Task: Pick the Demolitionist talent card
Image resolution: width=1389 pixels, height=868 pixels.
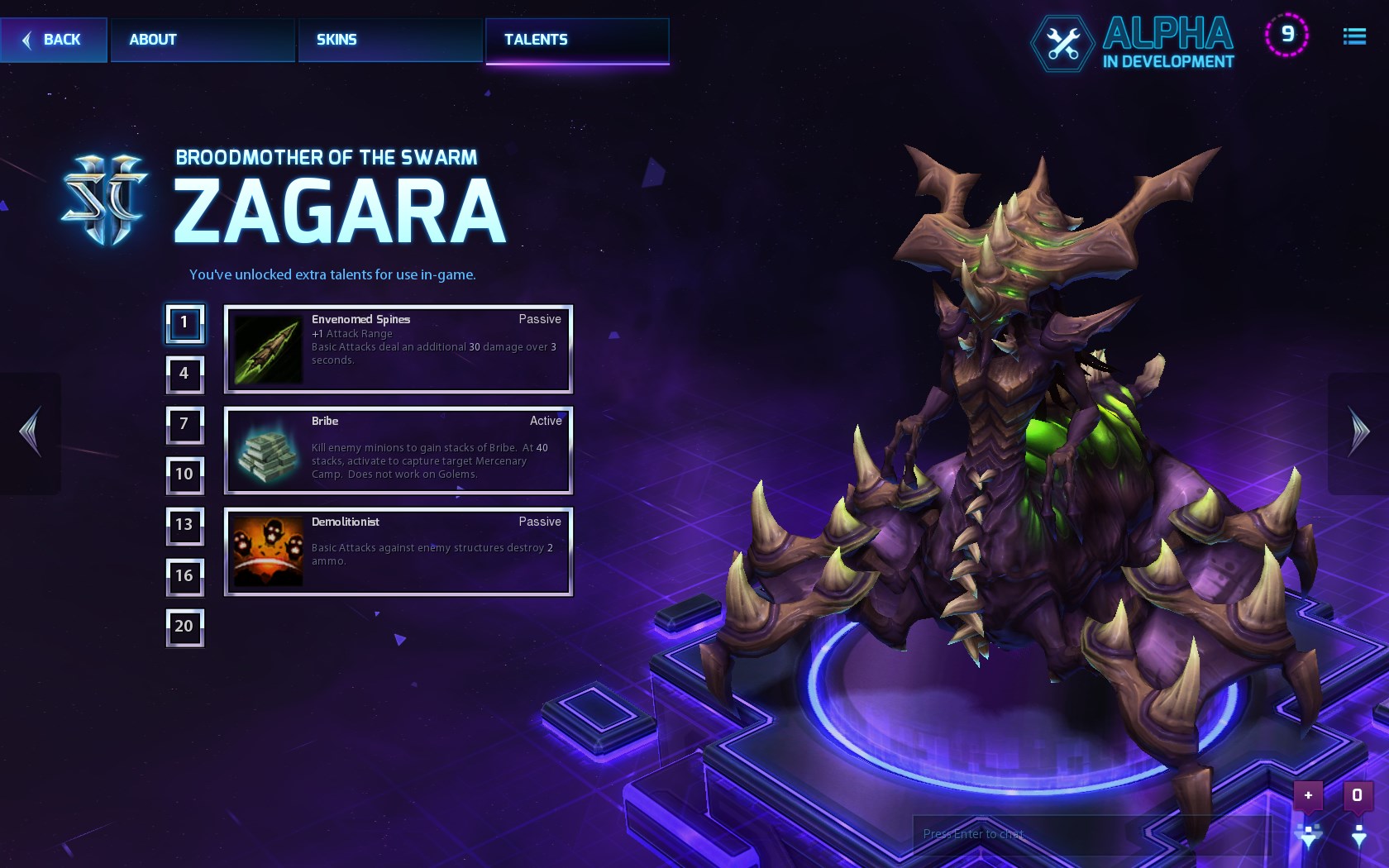Action: click(x=399, y=551)
